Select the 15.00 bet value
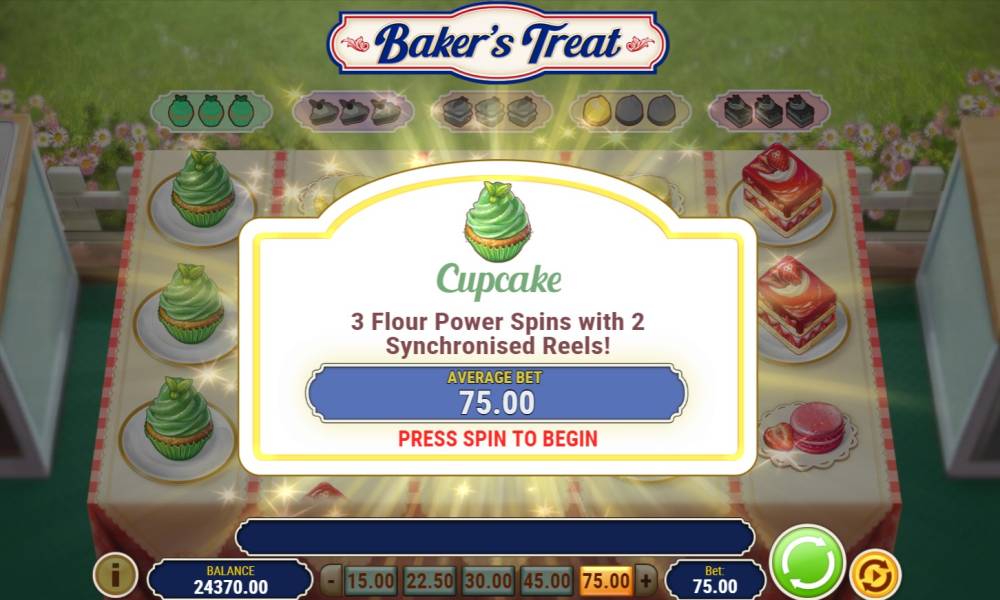Viewport: 1000px width, 600px height. point(371,580)
